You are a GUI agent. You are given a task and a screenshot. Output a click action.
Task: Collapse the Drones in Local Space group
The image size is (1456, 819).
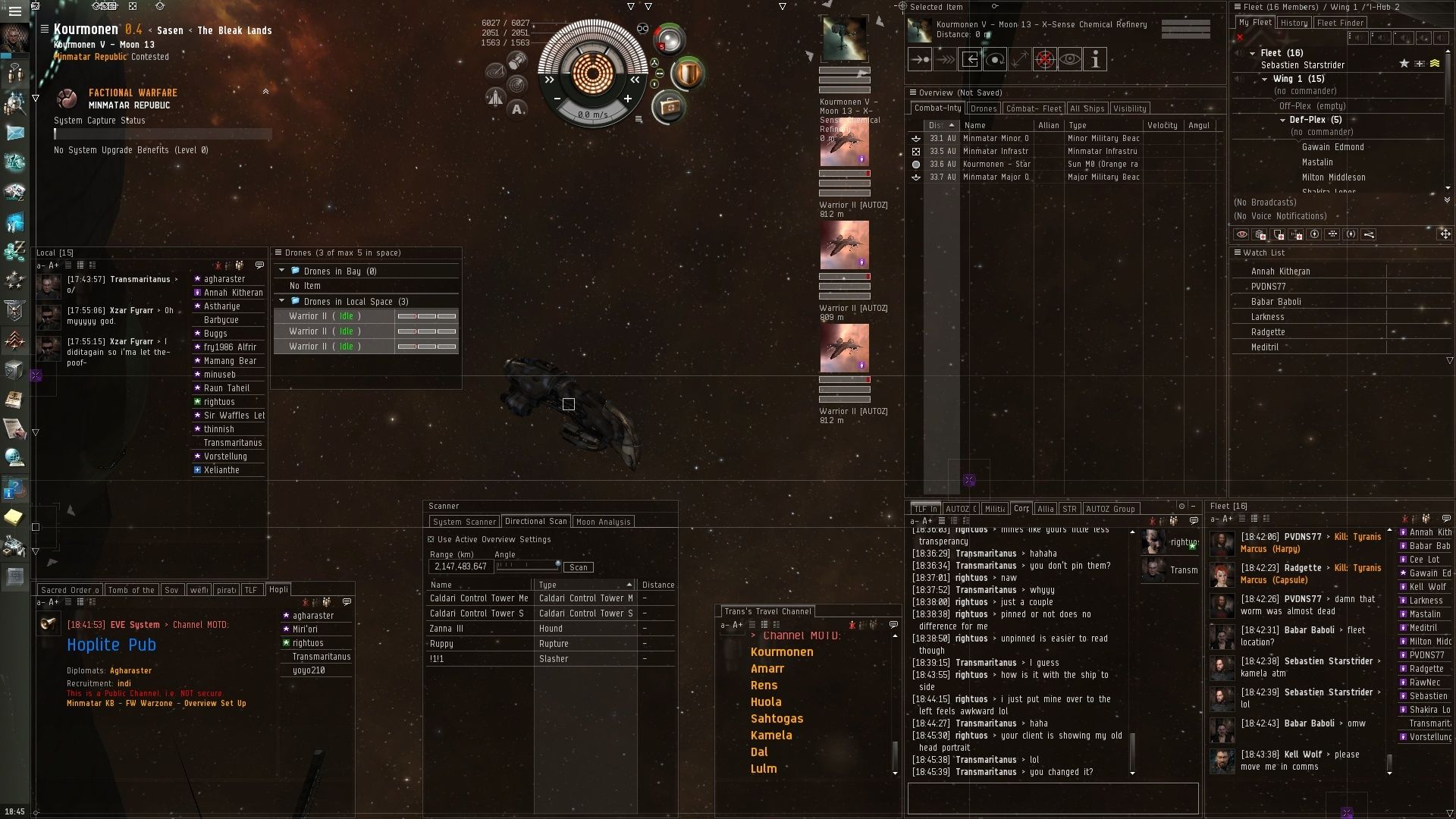(282, 301)
